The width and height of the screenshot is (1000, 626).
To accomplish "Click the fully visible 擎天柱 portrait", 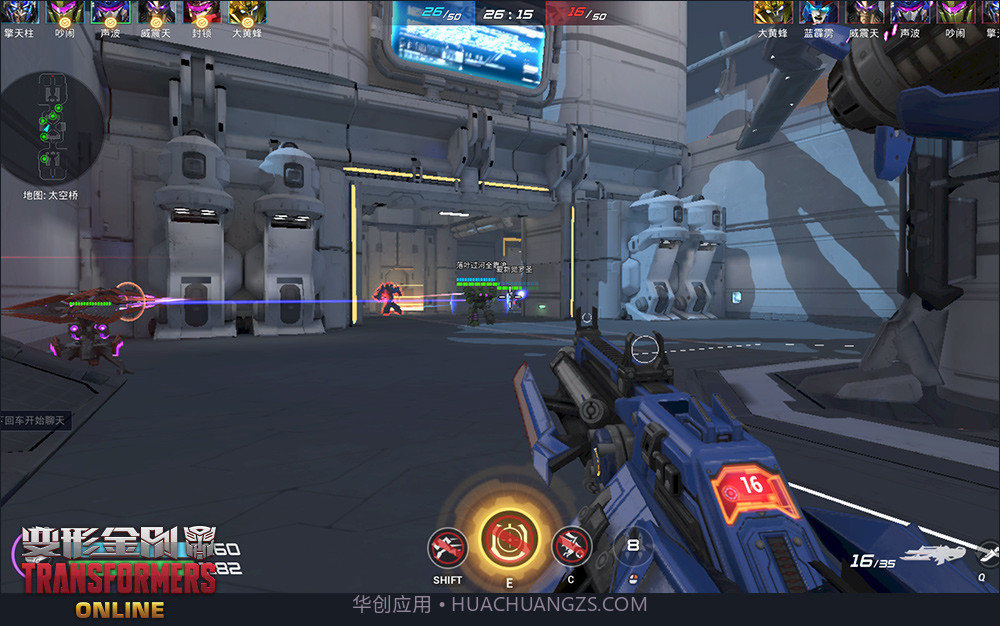I will (x=19, y=13).
